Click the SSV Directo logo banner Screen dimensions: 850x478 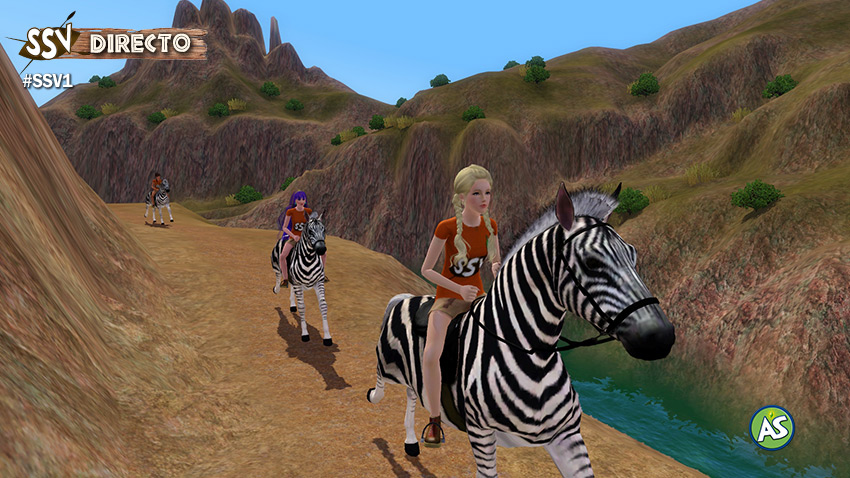point(108,43)
